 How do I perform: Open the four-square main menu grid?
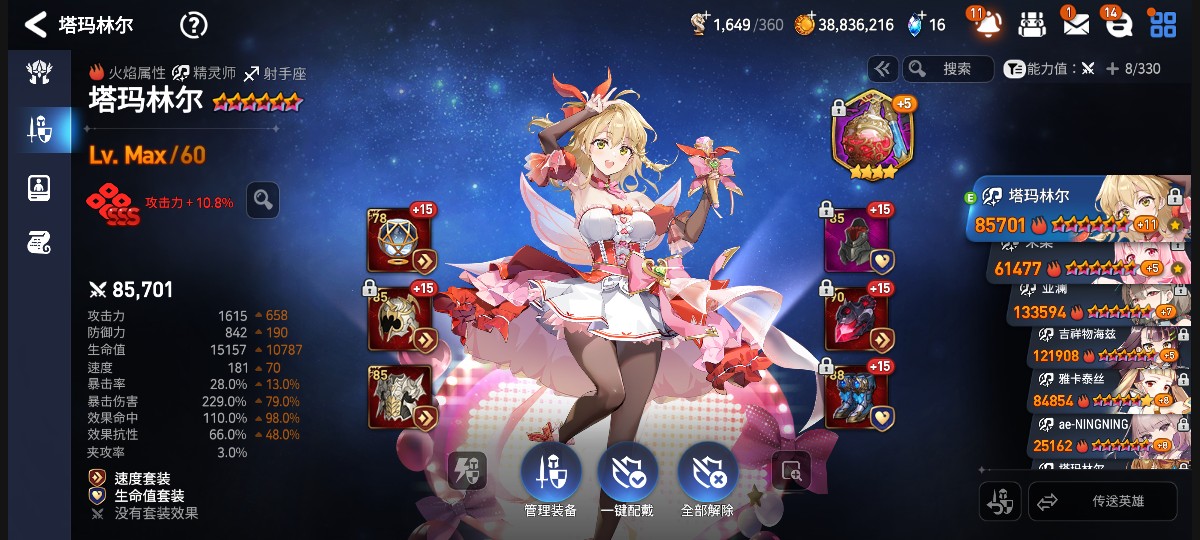pyautogui.click(x=1163, y=24)
